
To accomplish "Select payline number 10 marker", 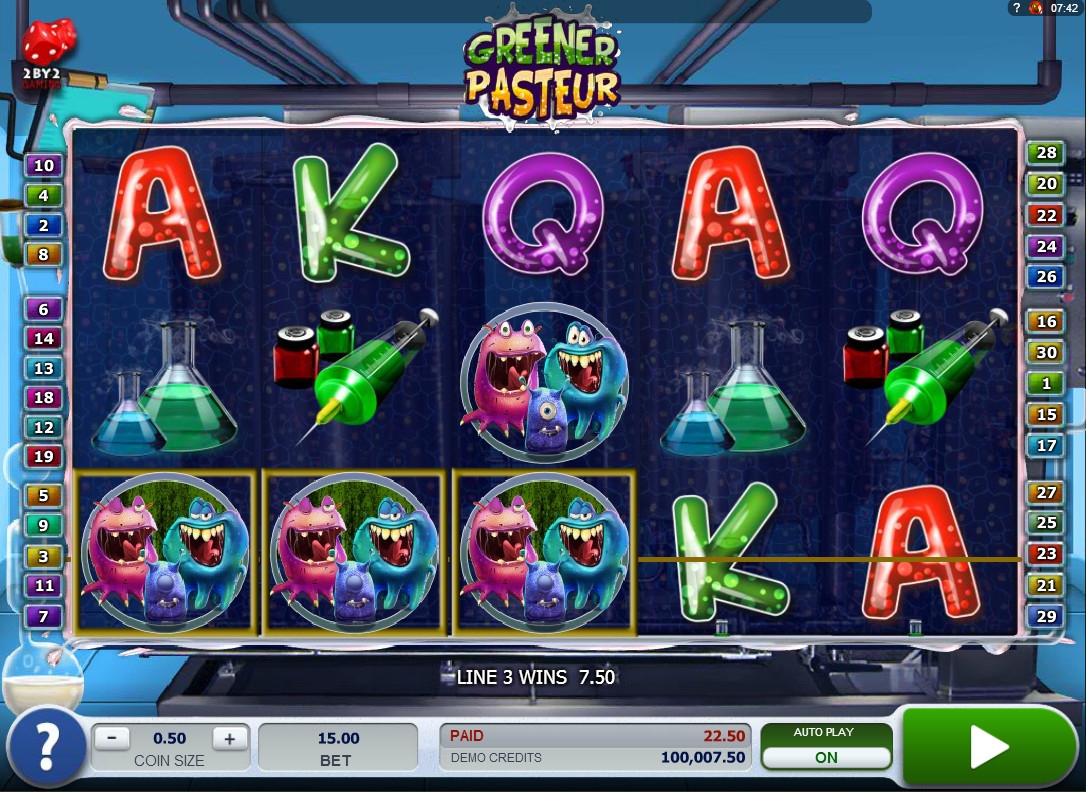I will (44, 165).
